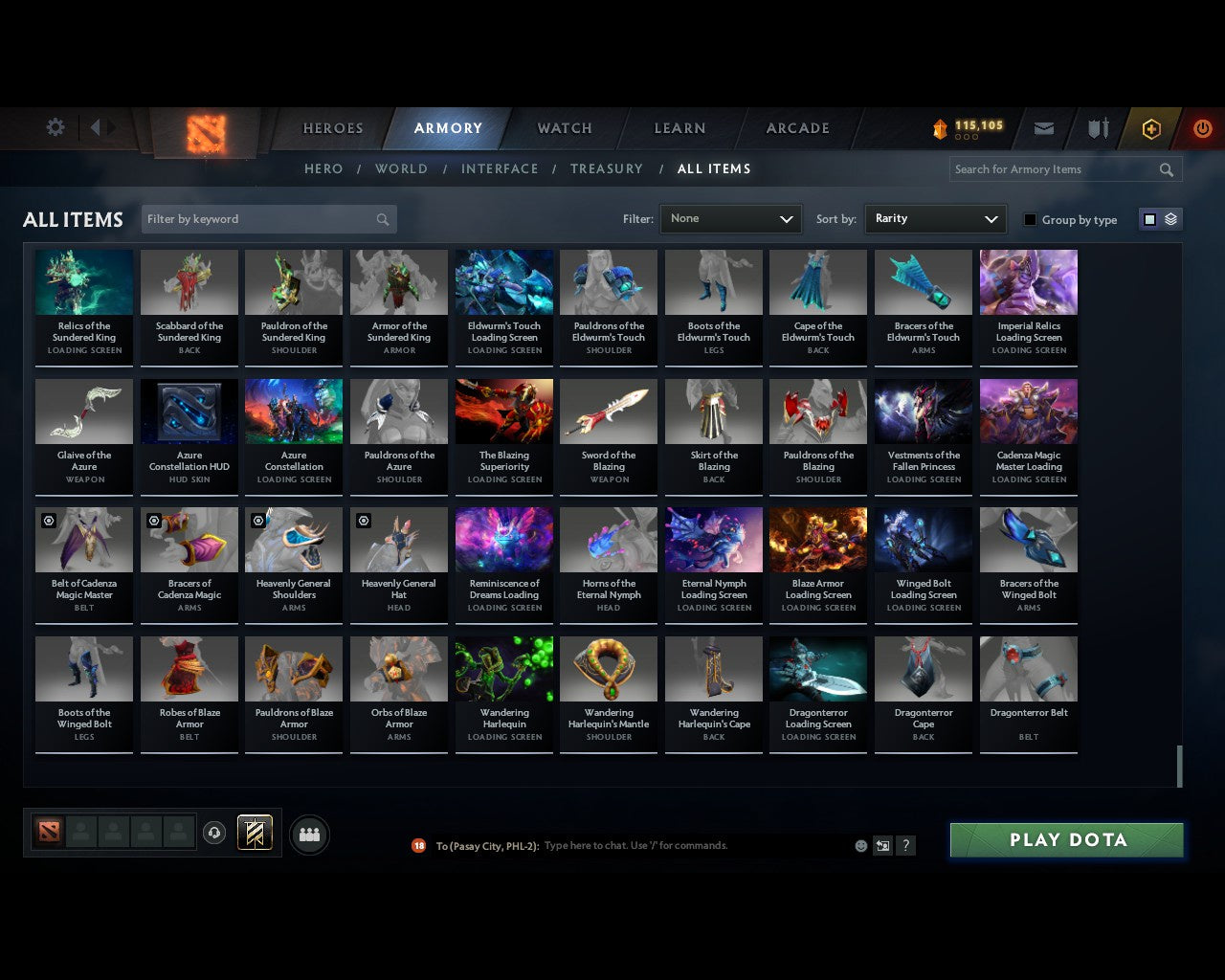Image resolution: width=1225 pixels, height=980 pixels.
Task: Open the Dota Plus hexagon icon
Action: click(1151, 128)
